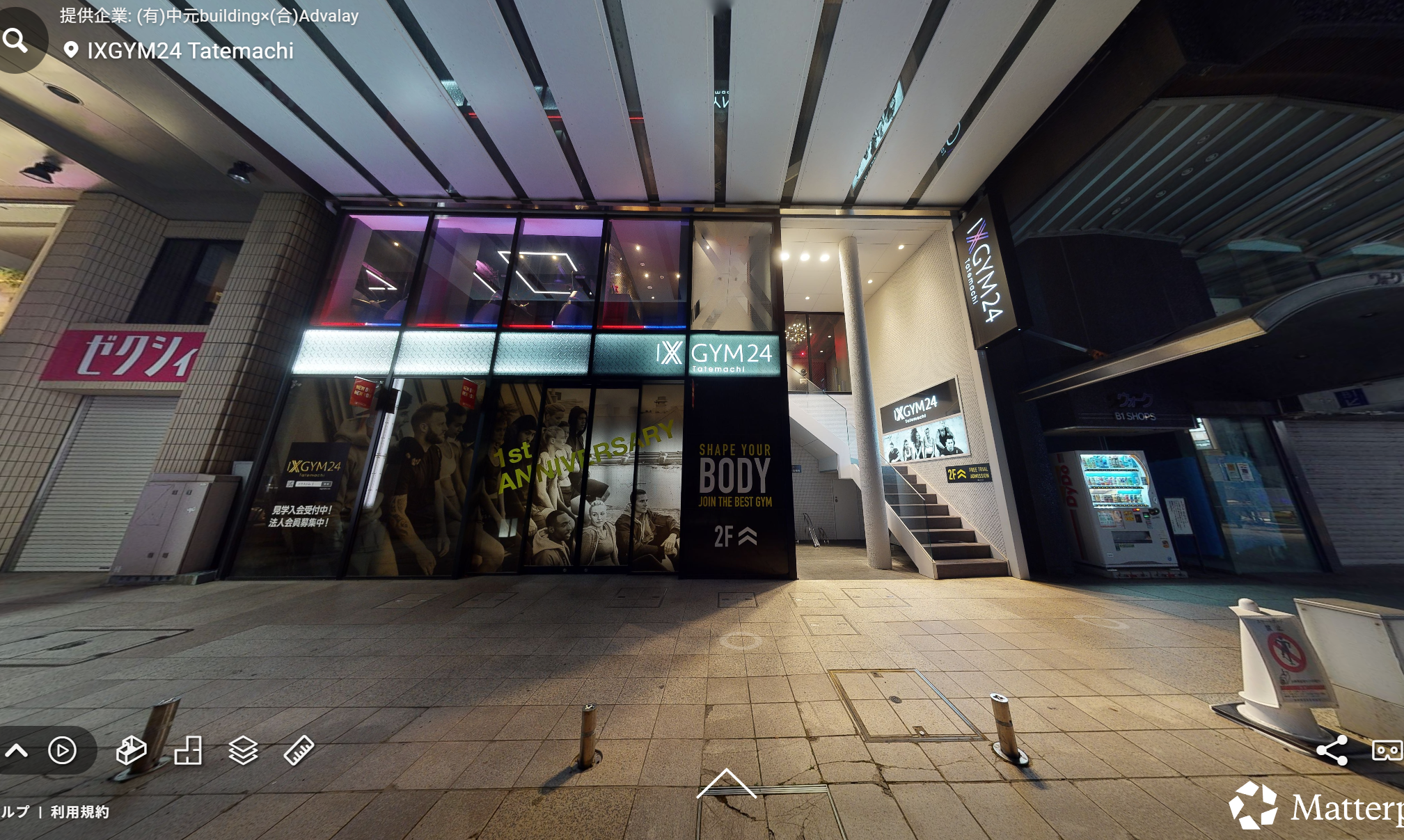The image size is (1404, 840).
Task: Start the guided tour playback
Action: (x=62, y=750)
